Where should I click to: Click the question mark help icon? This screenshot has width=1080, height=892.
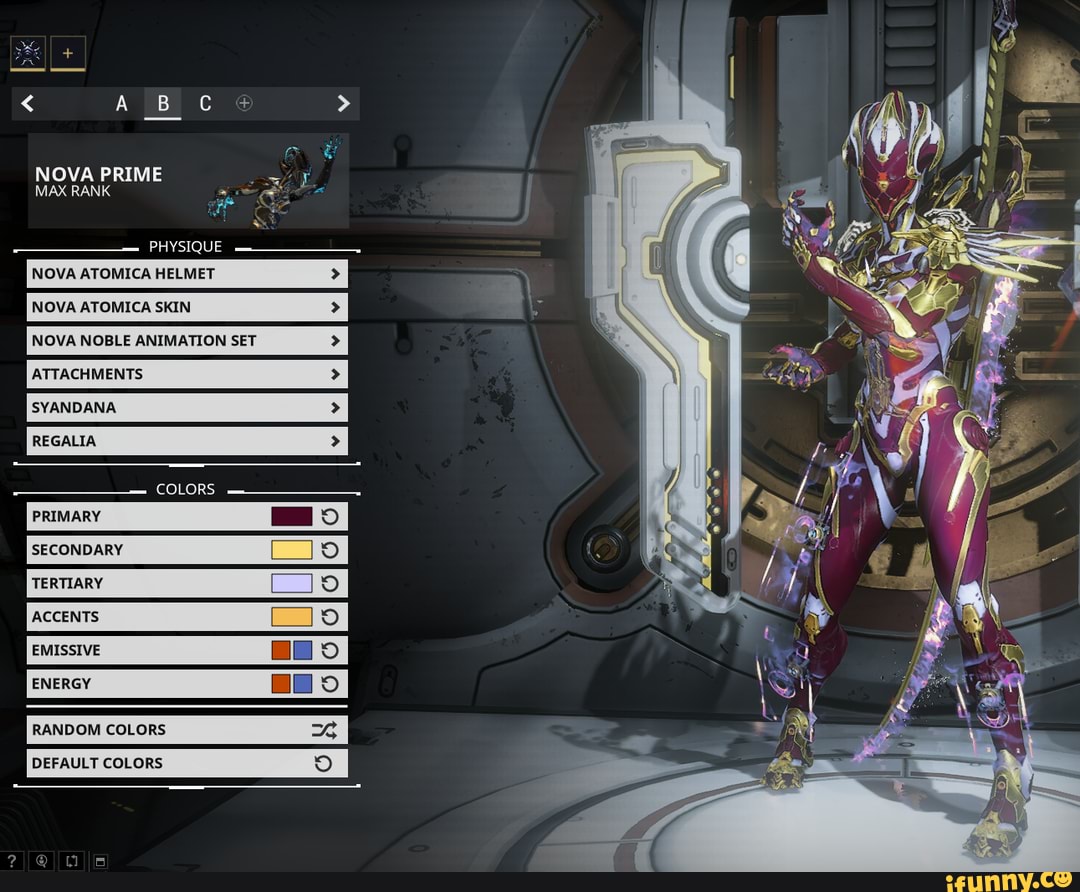tap(13, 859)
